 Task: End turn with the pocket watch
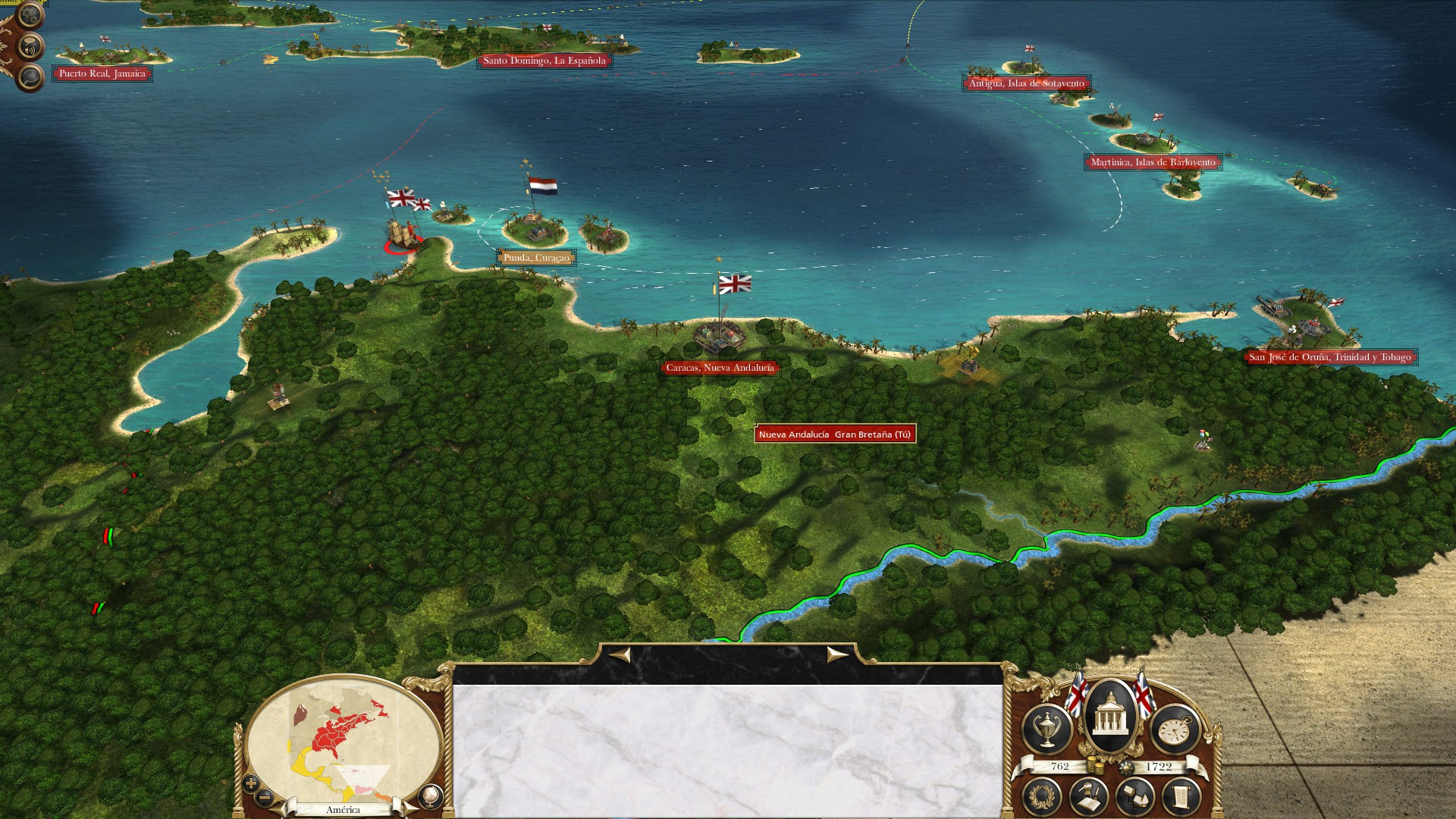[x=1175, y=729]
